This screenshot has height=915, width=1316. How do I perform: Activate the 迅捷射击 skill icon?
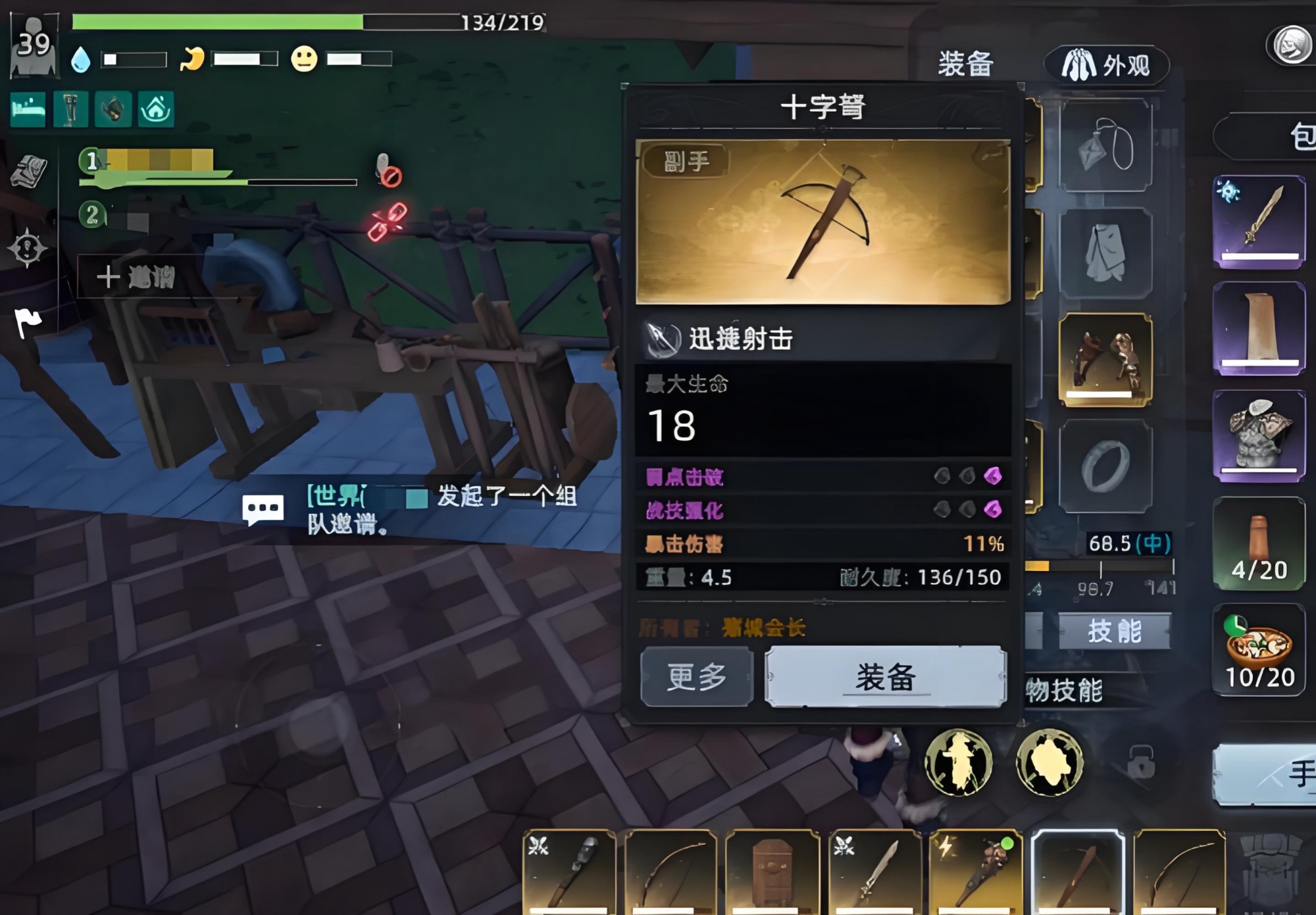(x=662, y=339)
